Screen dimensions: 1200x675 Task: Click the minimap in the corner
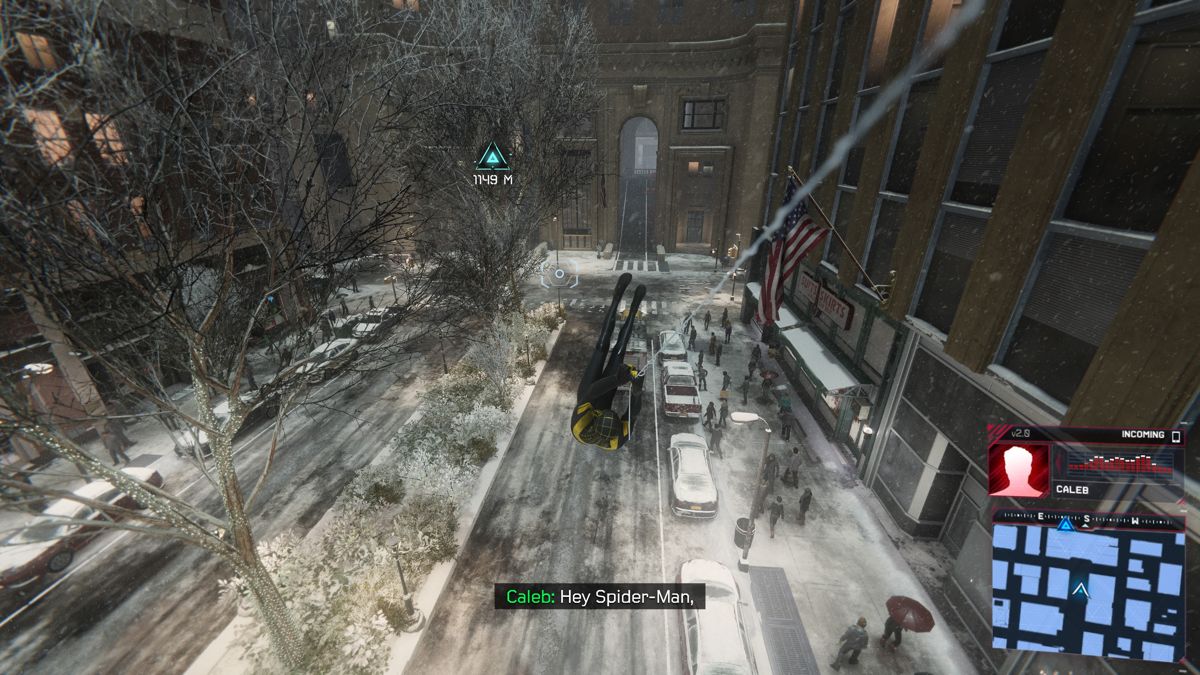pos(1087,590)
